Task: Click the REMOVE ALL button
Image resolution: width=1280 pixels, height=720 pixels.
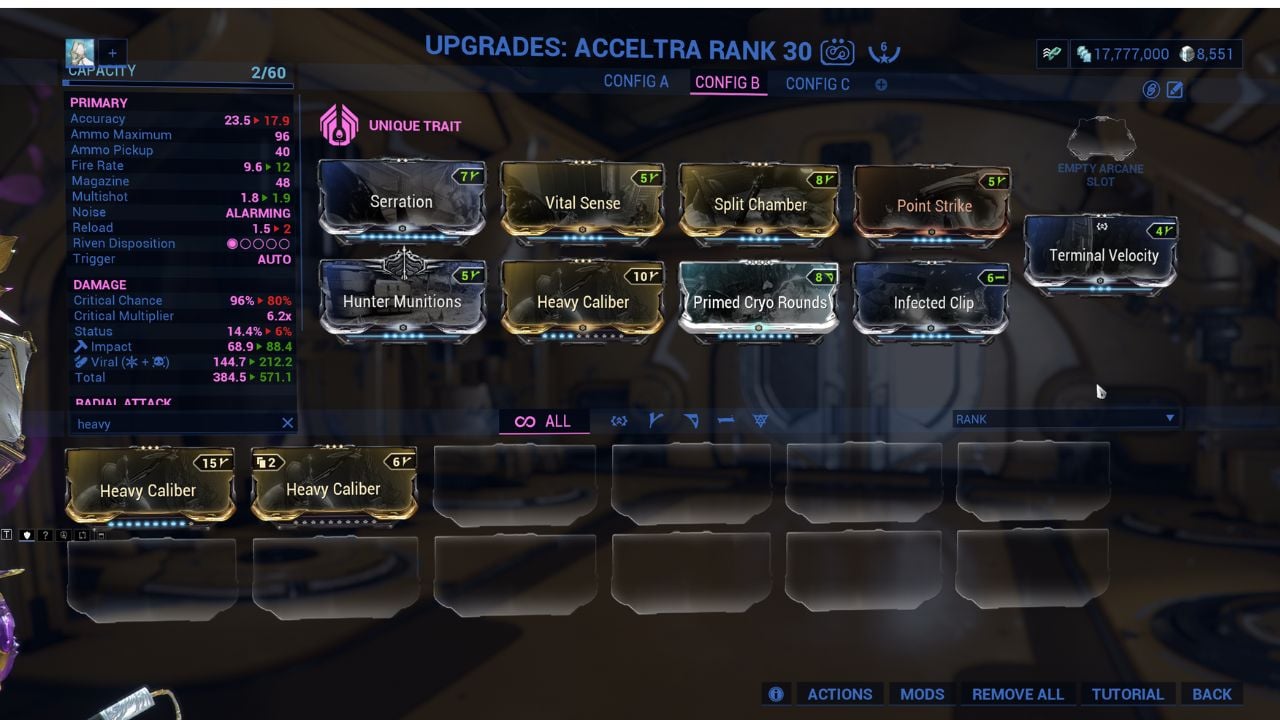Action: click(1017, 694)
